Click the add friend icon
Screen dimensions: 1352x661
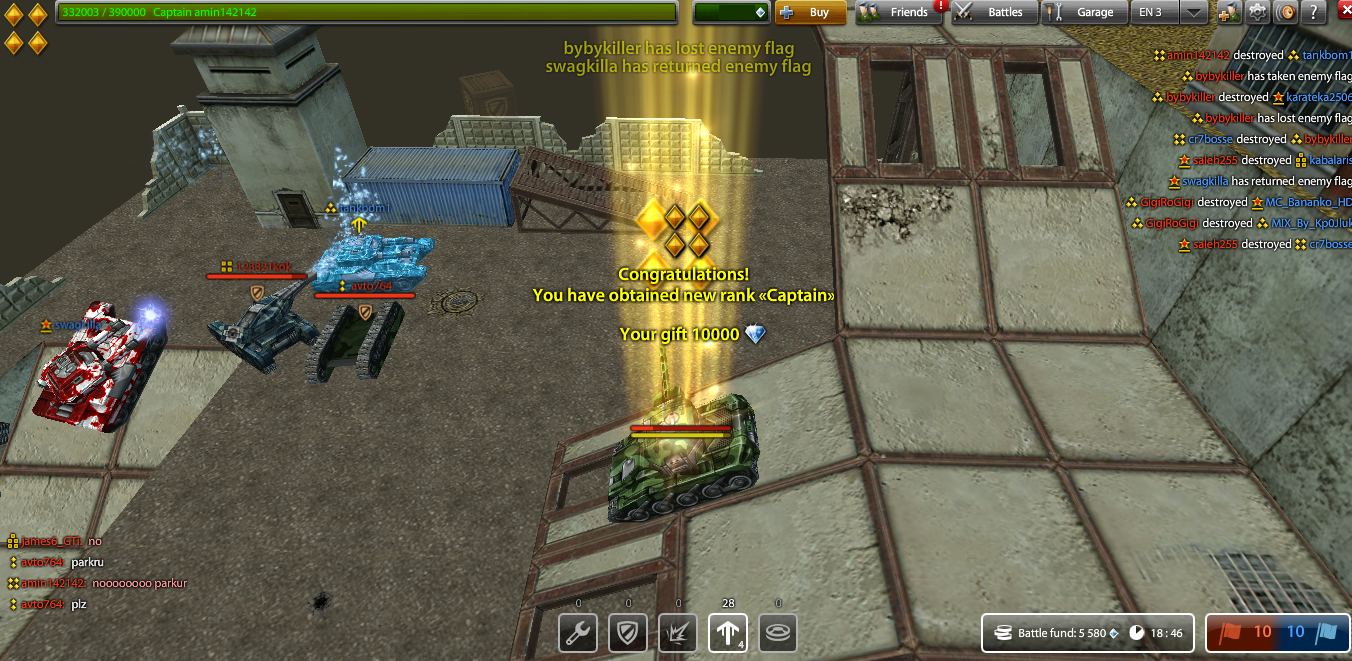(1229, 13)
